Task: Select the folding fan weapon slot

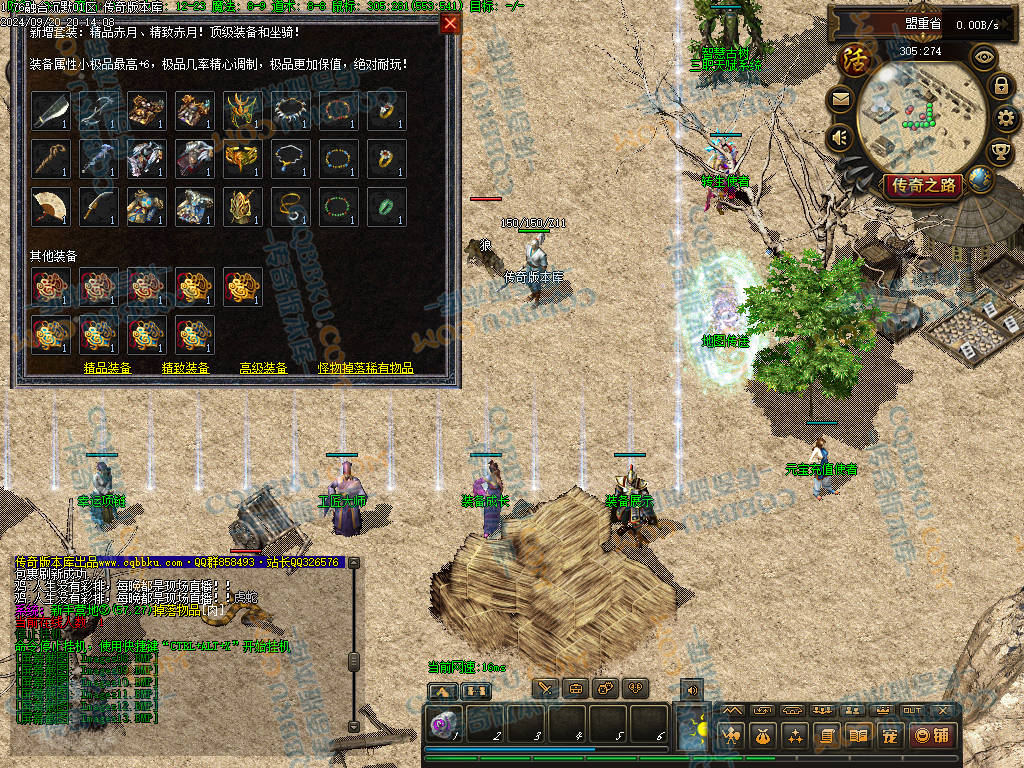Action: [x=50, y=206]
